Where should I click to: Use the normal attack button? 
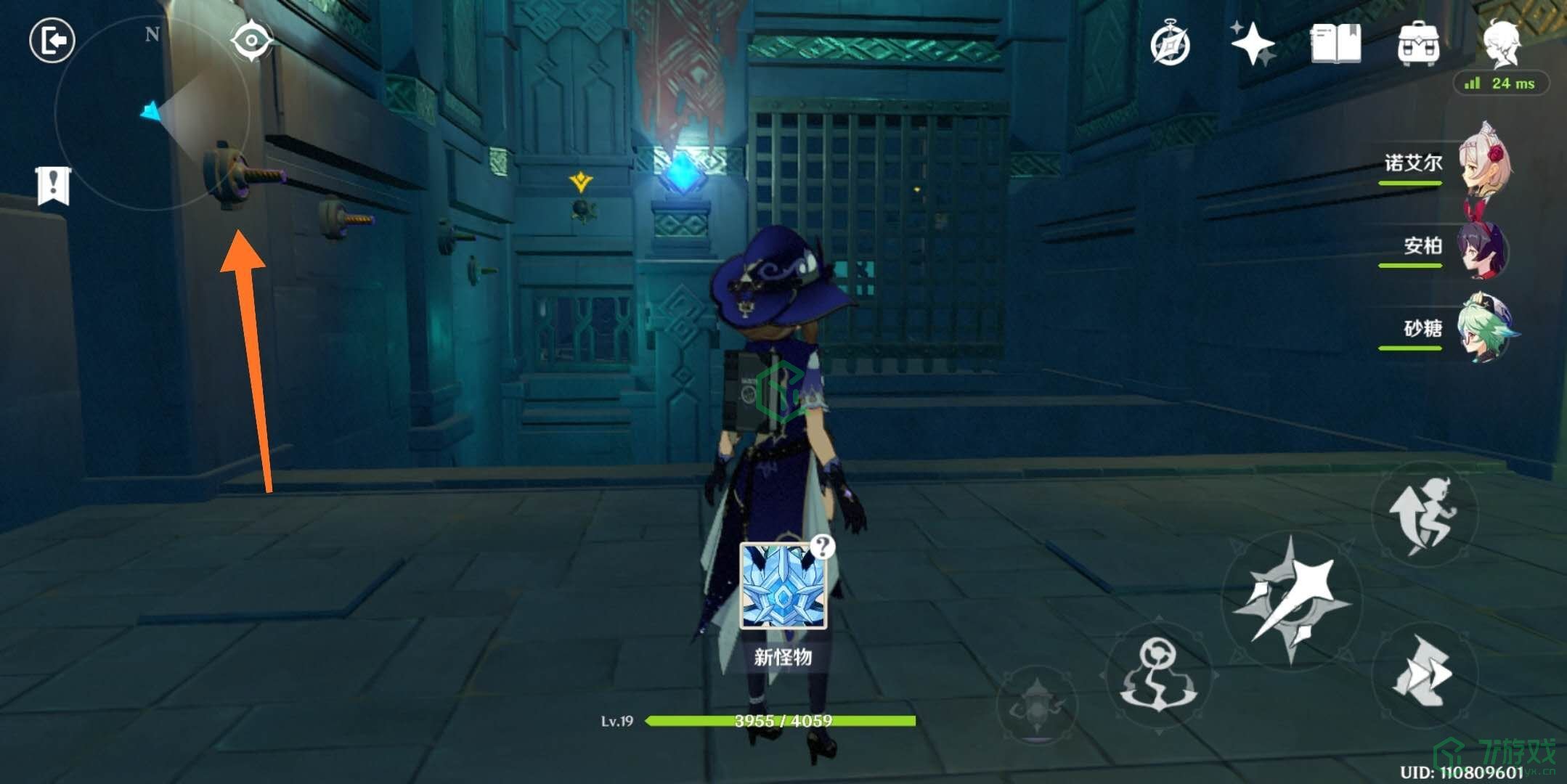coord(1292,600)
